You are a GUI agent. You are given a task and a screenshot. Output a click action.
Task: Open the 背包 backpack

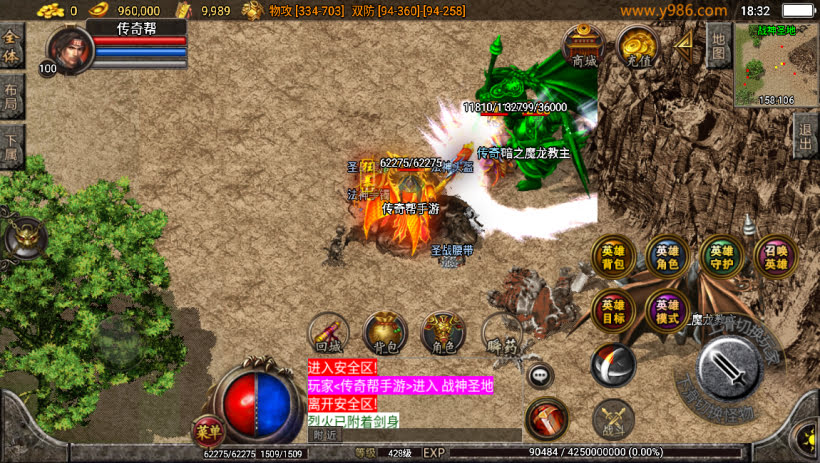point(385,334)
